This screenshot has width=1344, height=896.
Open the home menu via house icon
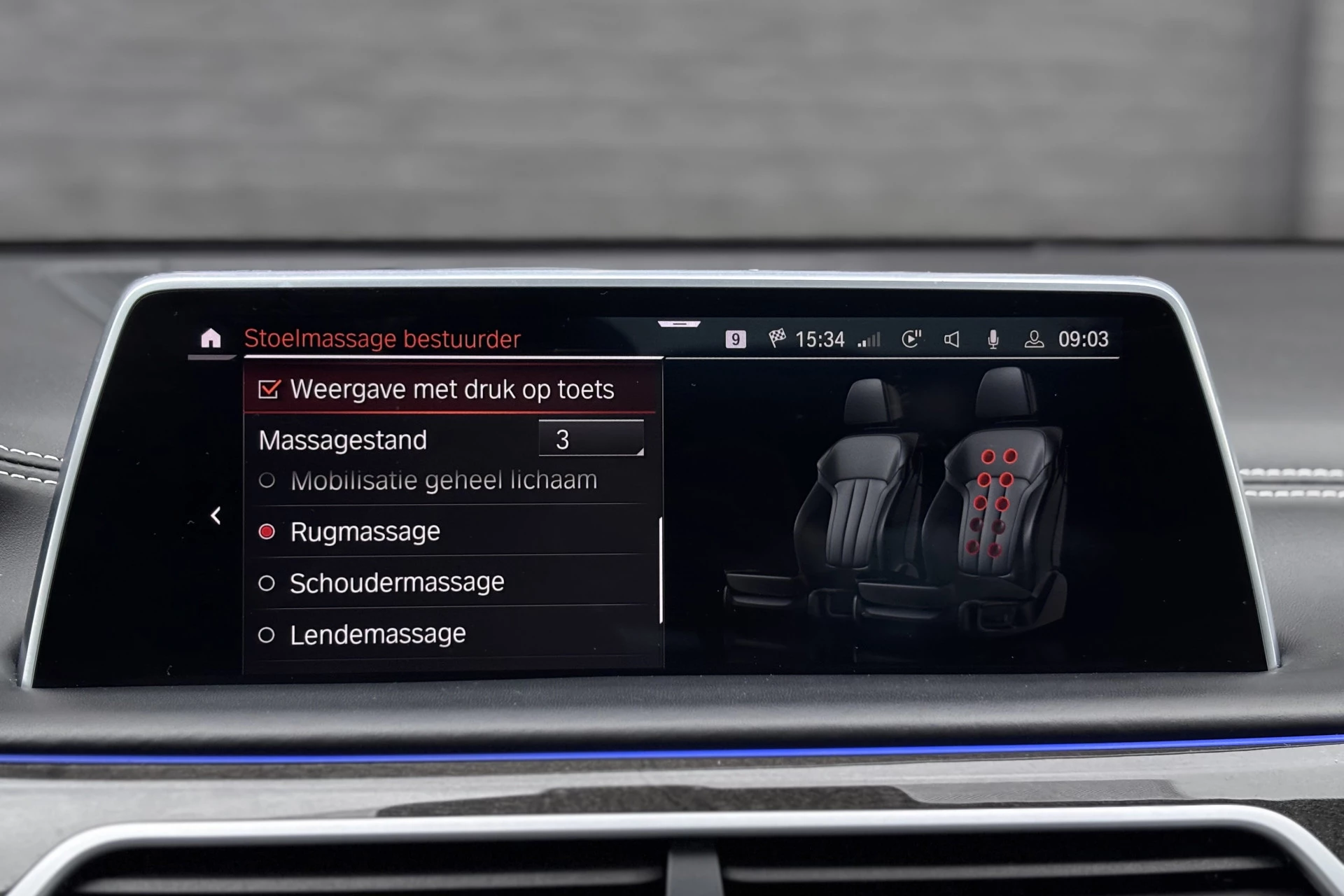(211, 339)
